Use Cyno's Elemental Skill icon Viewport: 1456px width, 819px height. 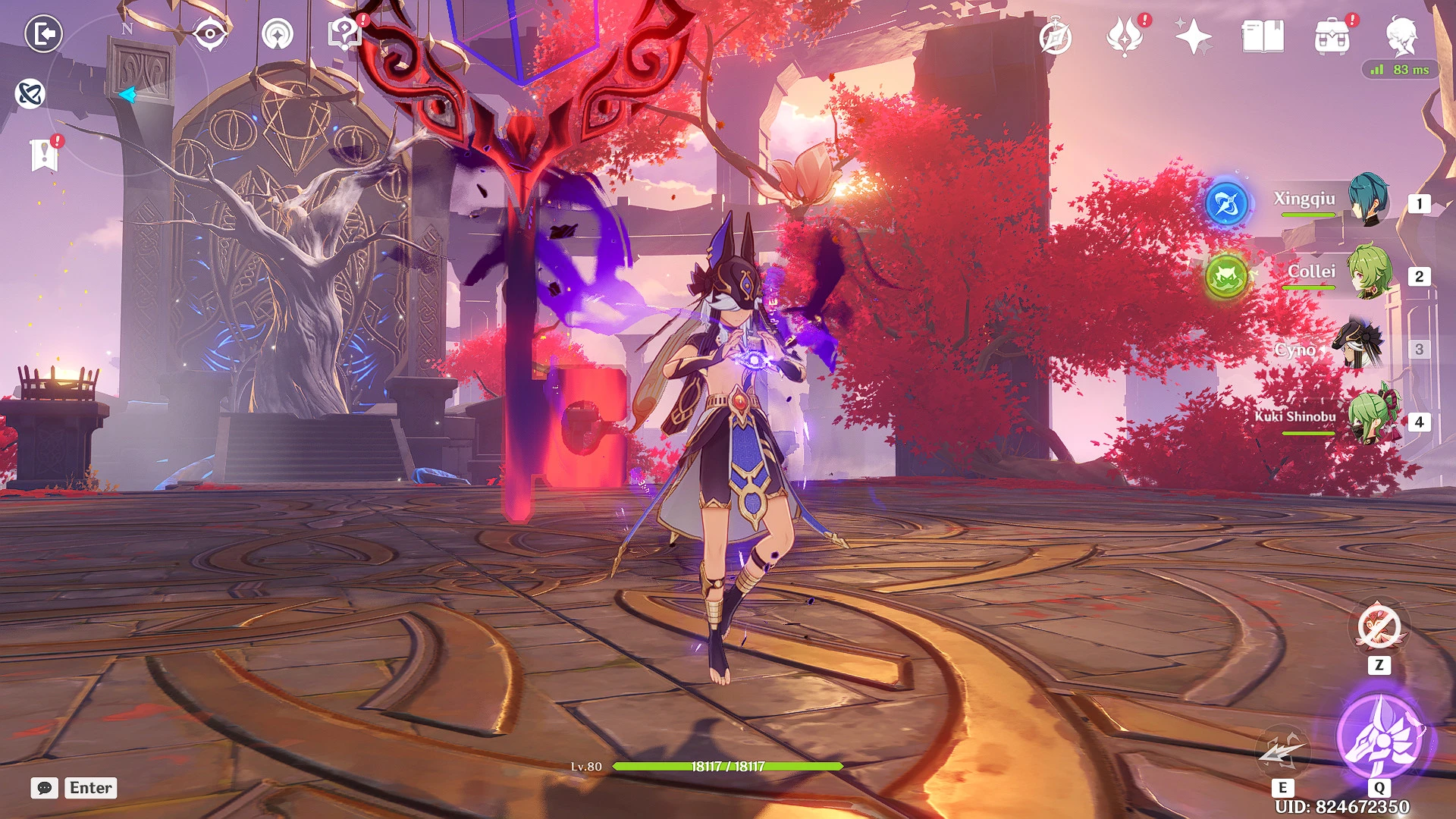point(1282,752)
